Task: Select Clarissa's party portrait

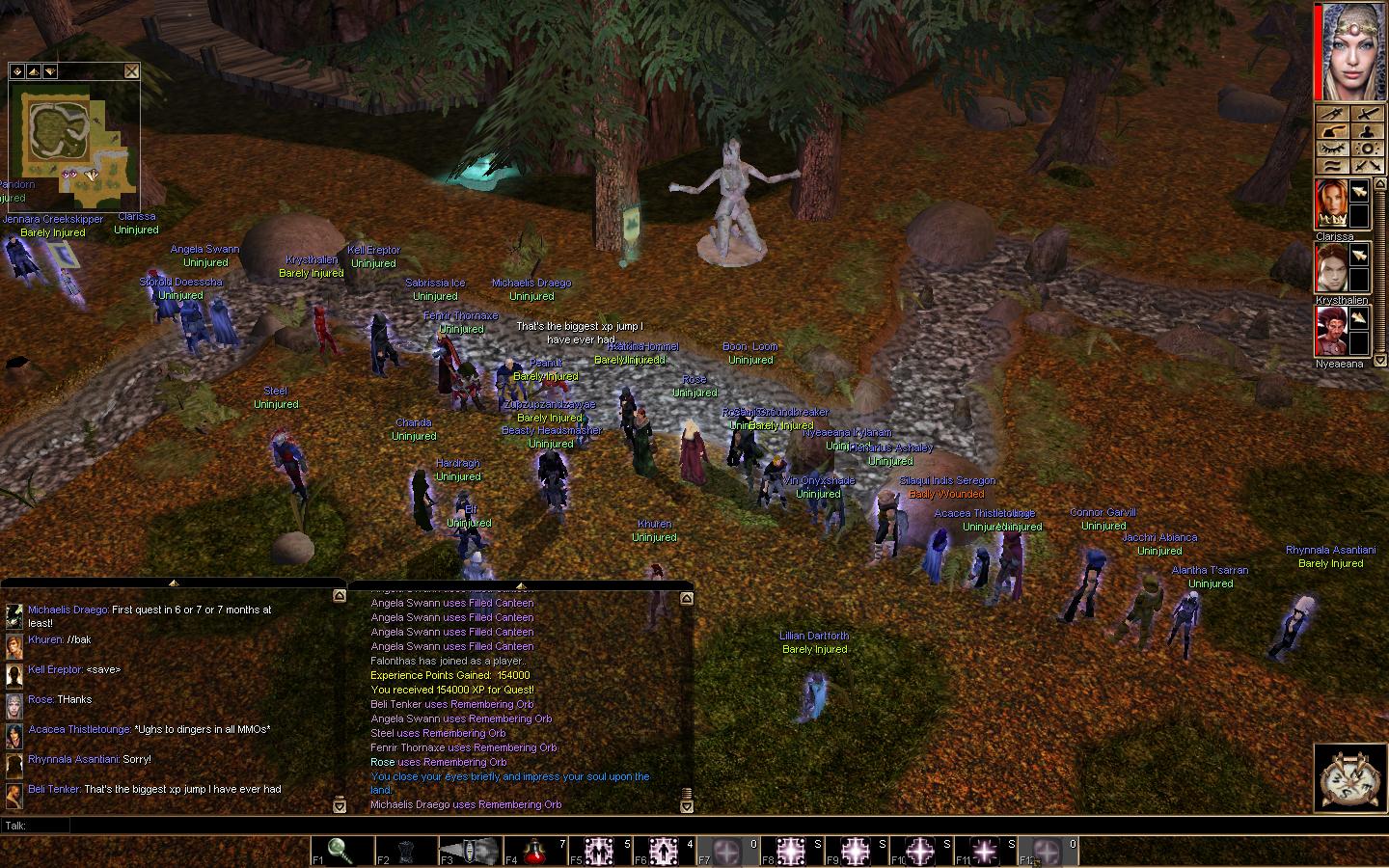Action: (x=1333, y=203)
